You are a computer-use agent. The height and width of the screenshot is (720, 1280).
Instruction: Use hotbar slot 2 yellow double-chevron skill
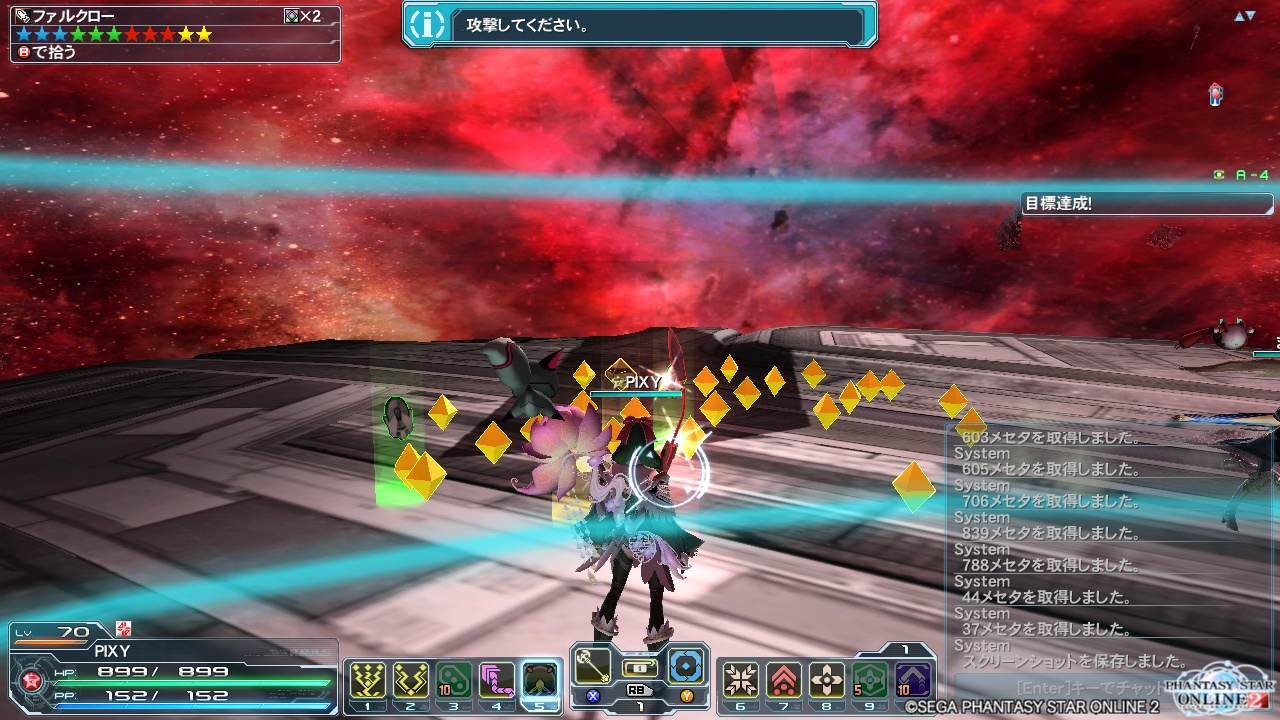pos(410,681)
